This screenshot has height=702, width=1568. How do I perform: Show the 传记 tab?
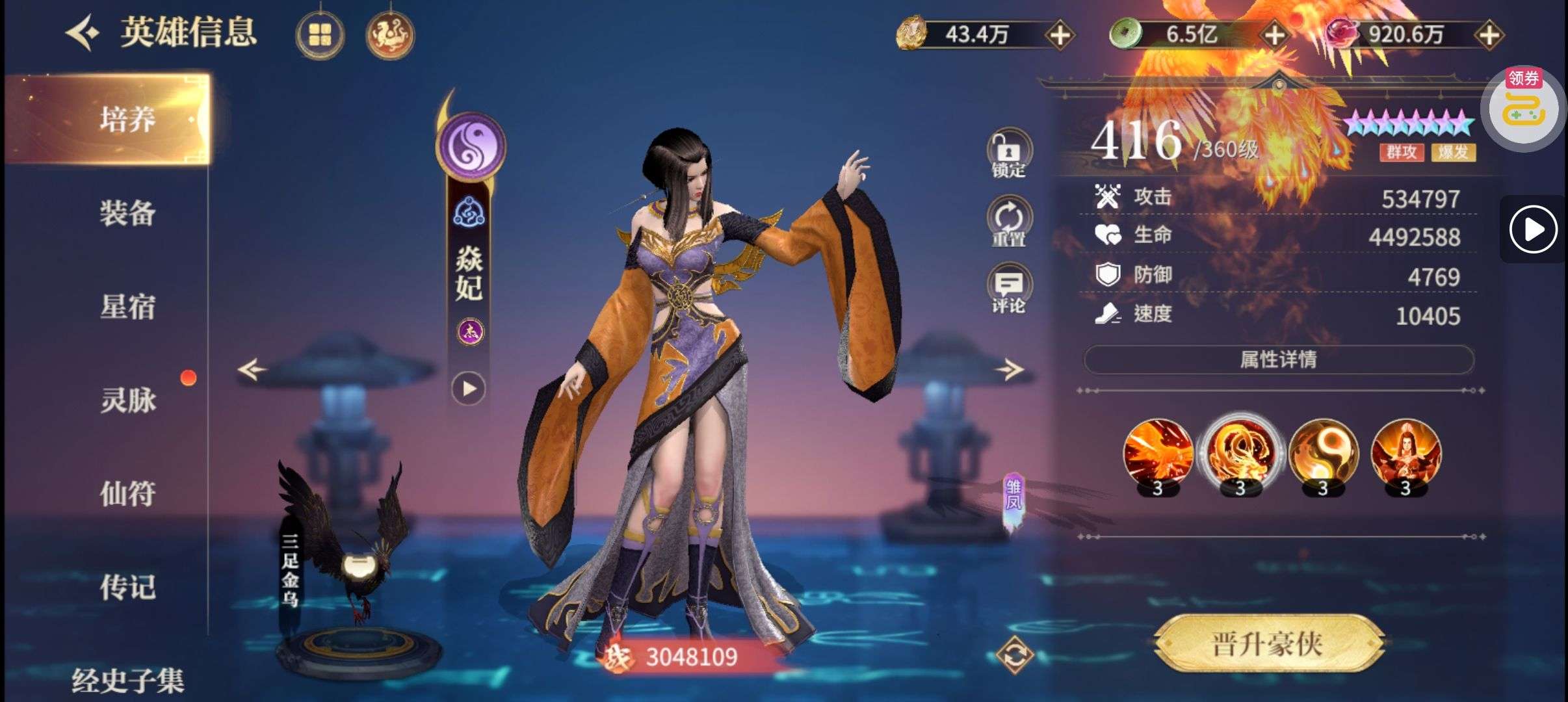pyautogui.click(x=127, y=587)
